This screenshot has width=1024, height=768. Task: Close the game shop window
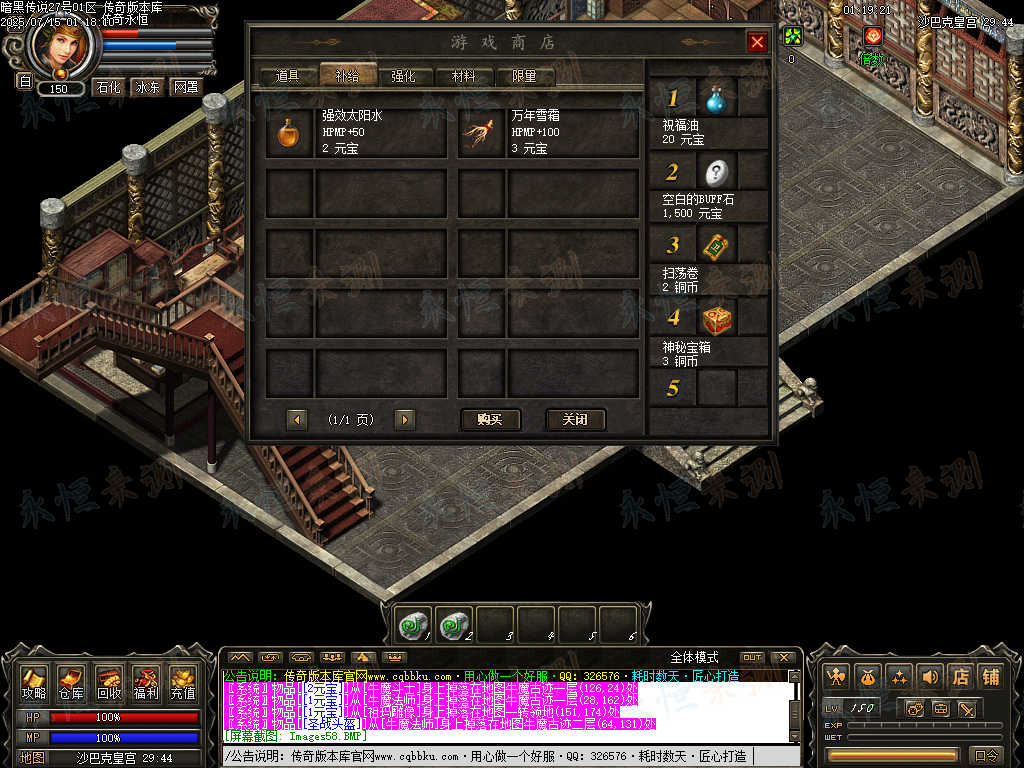757,42
